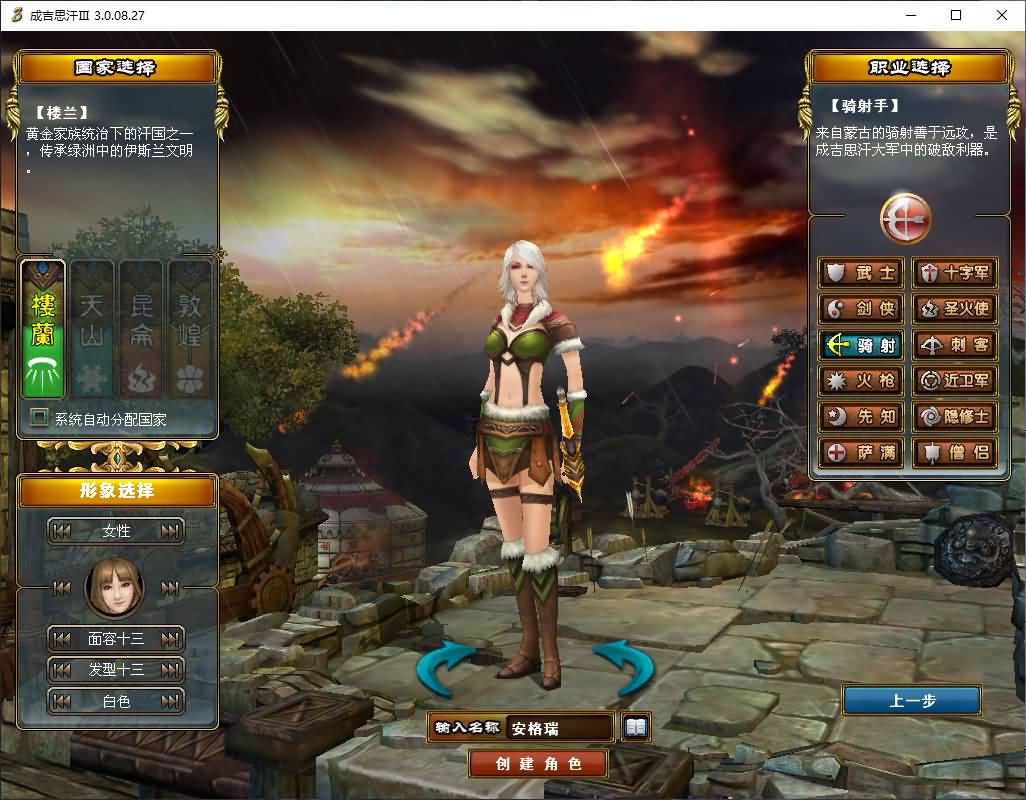This screenshot has height=800, width=1026.
Task: Maximize the game window
Action: pos(956,15)
